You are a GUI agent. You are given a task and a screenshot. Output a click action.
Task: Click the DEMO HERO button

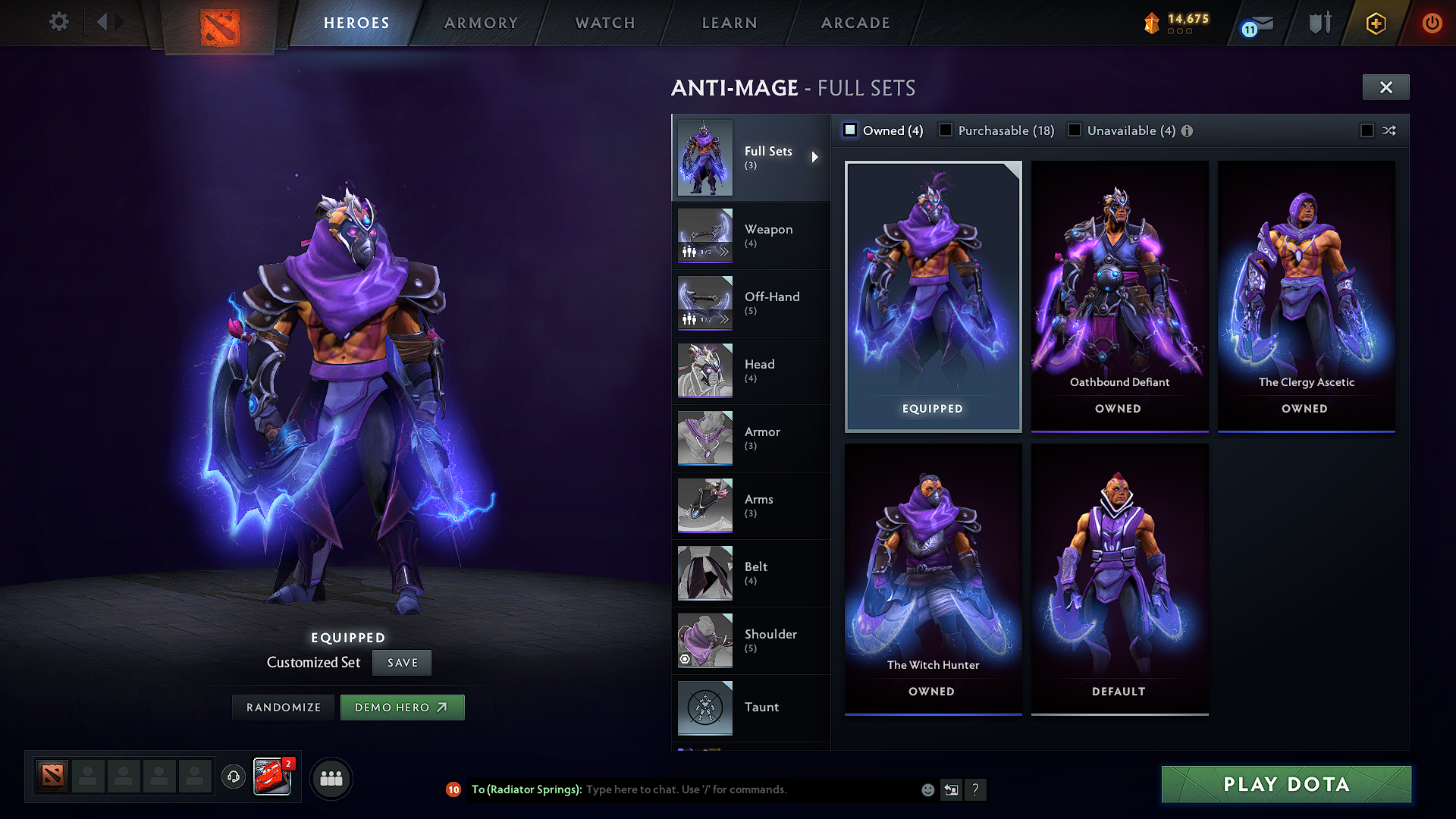(x=403, y=707)
